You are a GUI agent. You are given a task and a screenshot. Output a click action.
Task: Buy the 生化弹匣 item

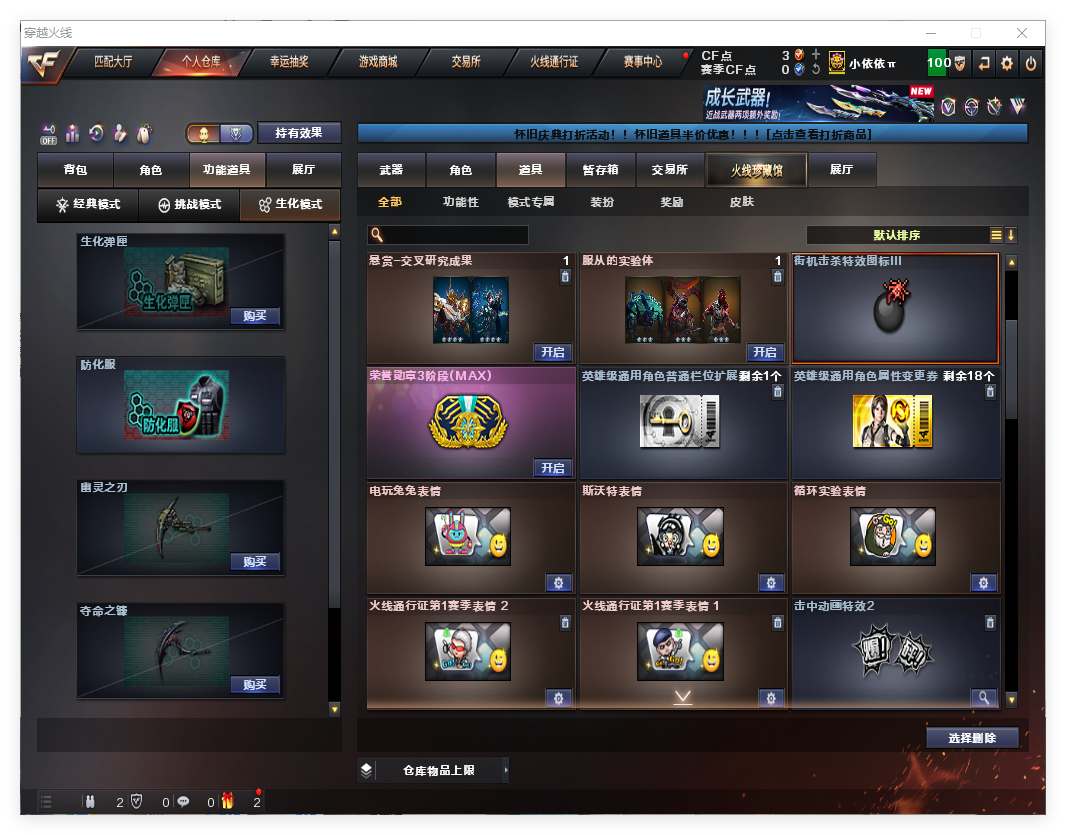[254, 316]
